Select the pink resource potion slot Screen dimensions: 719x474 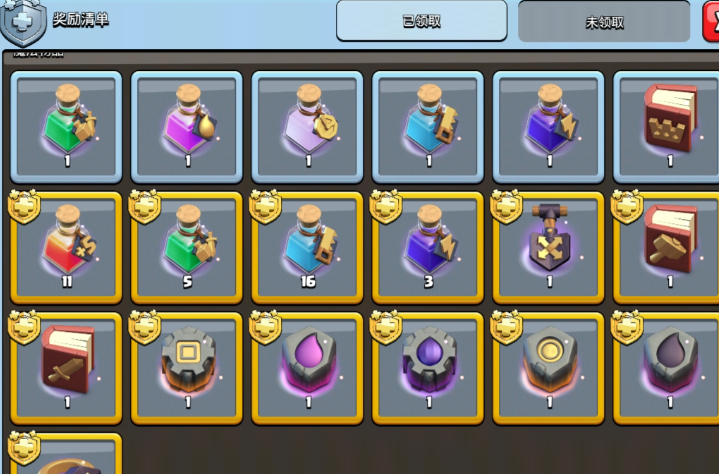point(187,124)
